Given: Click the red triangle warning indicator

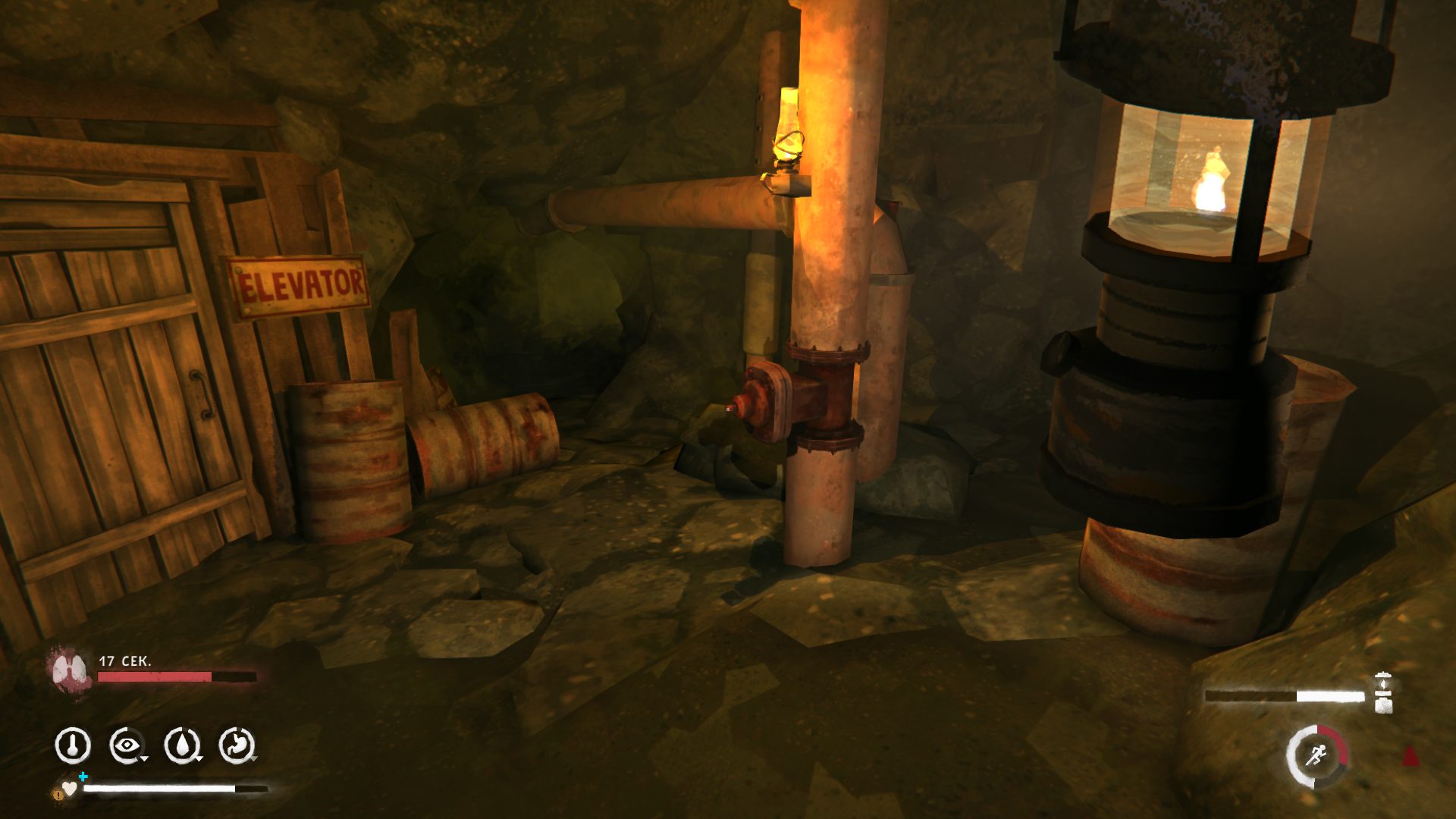Looking at the screenshot, I should [x=1410, y=756].
